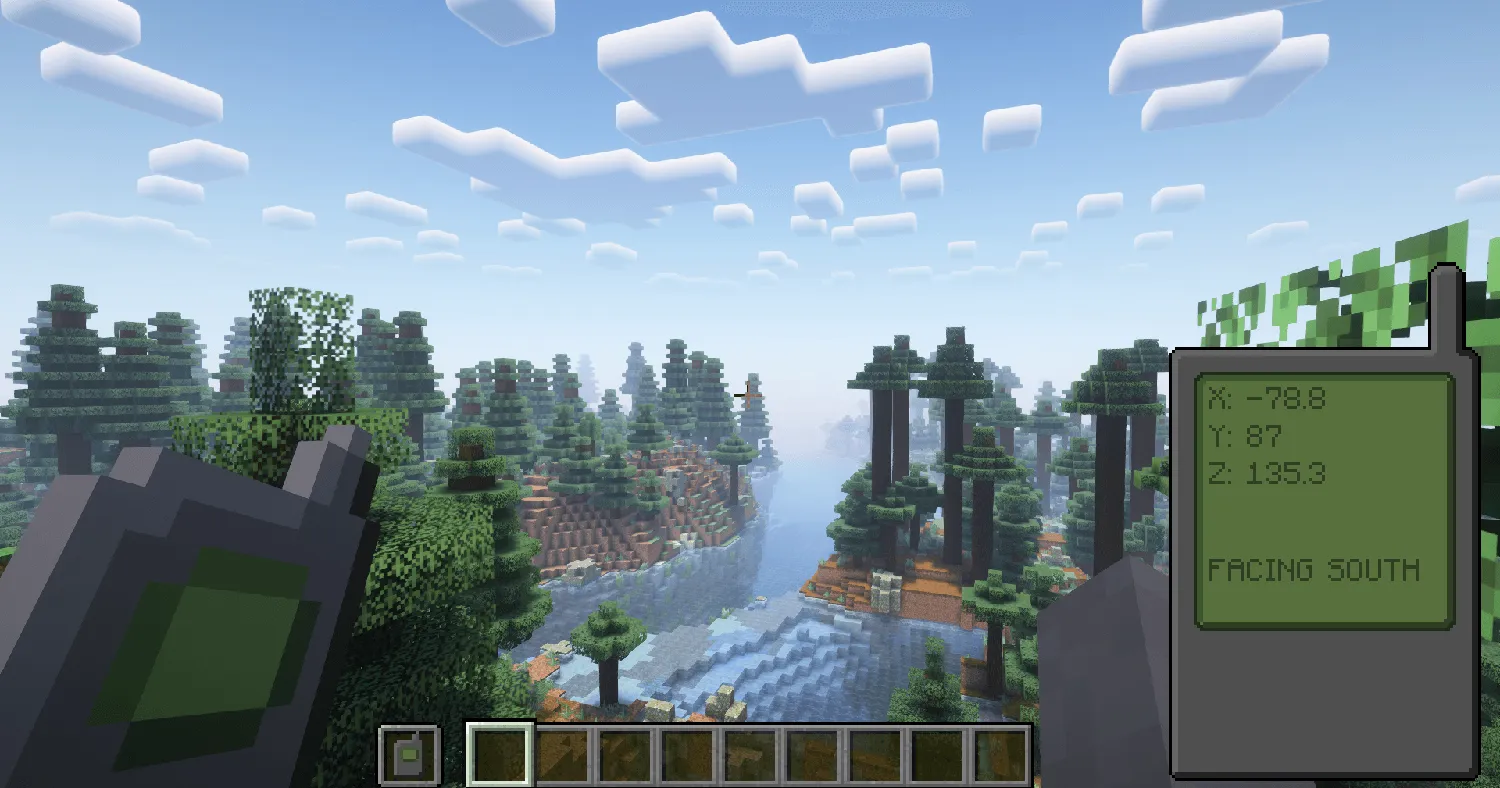1500x788 pixels.
Task: Select the GPS device icon in the offhand slot
Action: pos(409,757)
